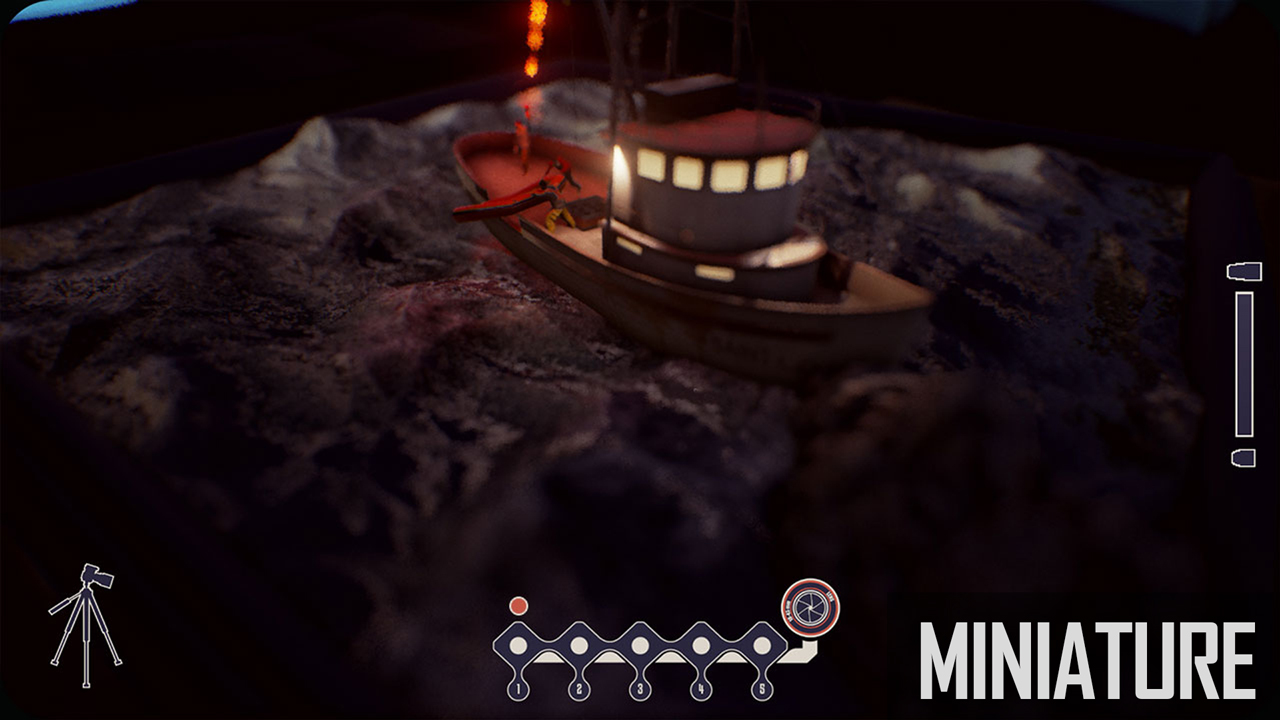
Task: Click the numbered label under slot 2
Action: tap(580, 688)
